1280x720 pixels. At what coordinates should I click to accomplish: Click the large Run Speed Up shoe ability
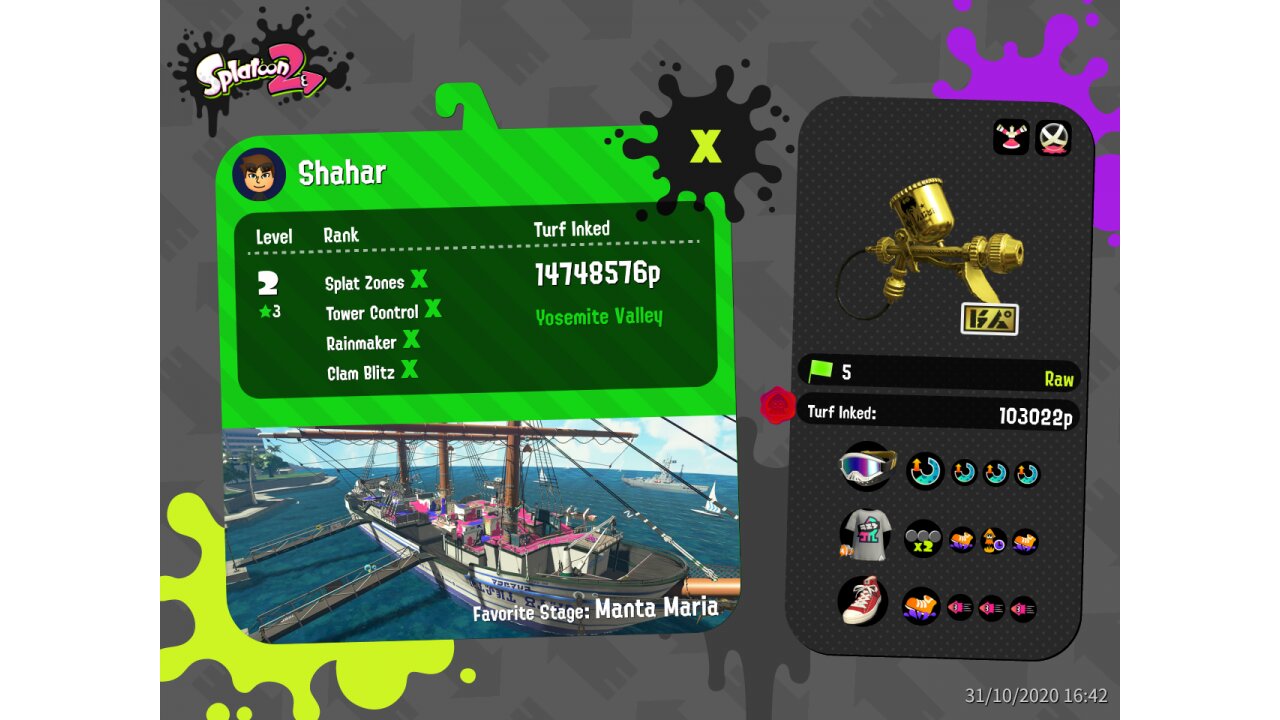tap(921, 605)
